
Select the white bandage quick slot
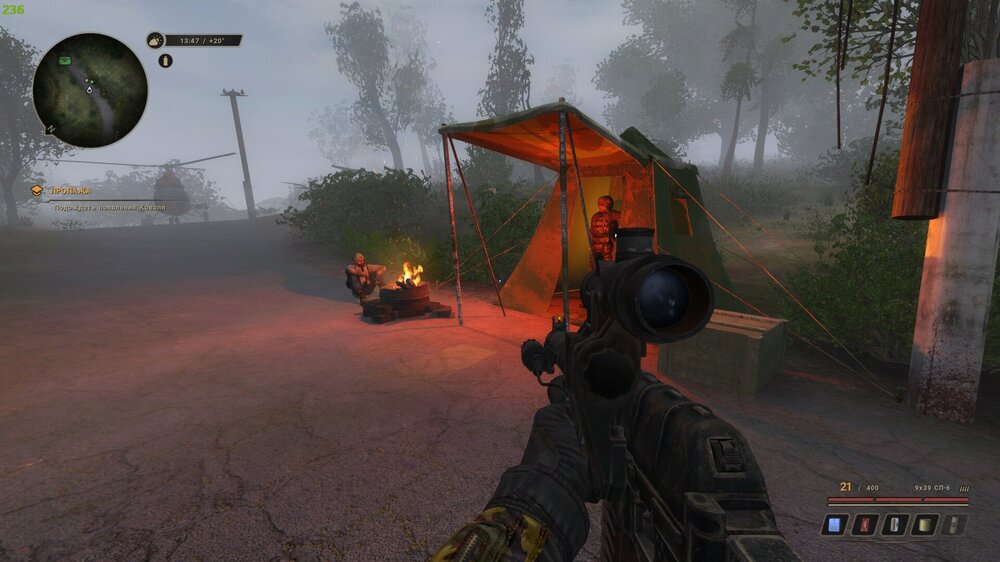tap(895, 524)
